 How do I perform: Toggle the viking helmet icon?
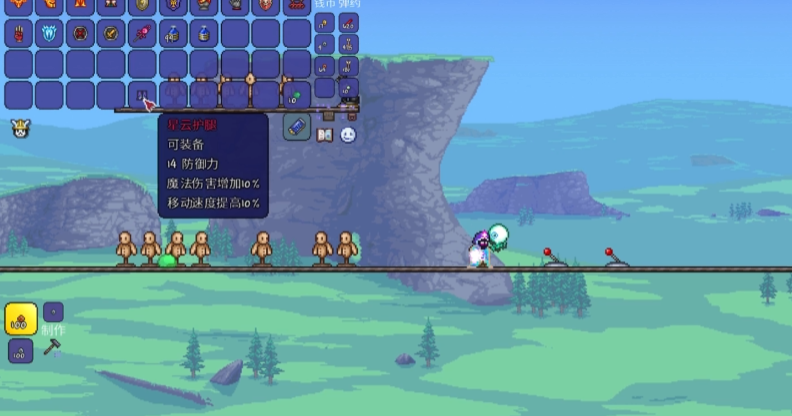[19, 128]
